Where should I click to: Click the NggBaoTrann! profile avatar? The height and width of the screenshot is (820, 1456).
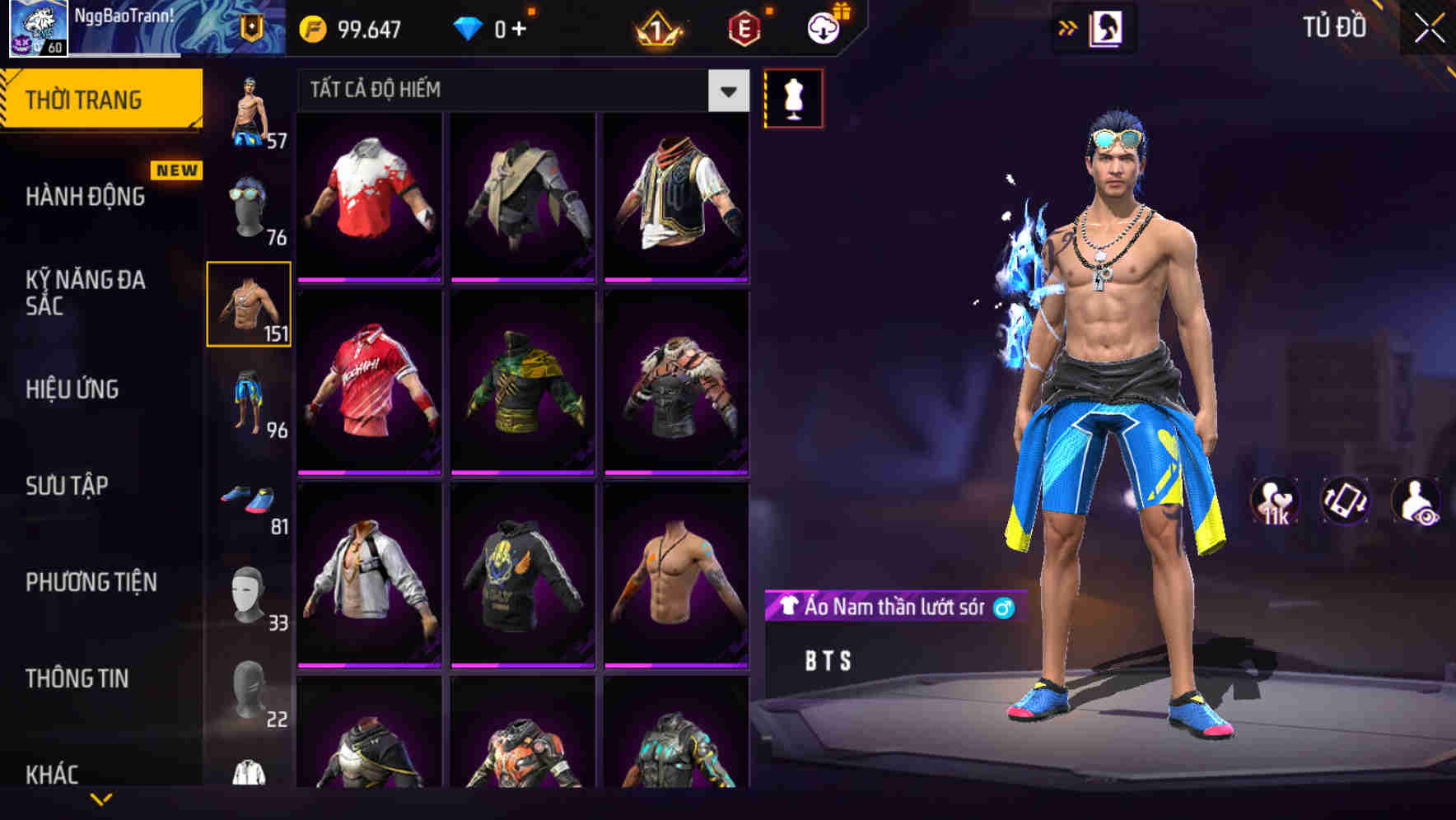38,27
